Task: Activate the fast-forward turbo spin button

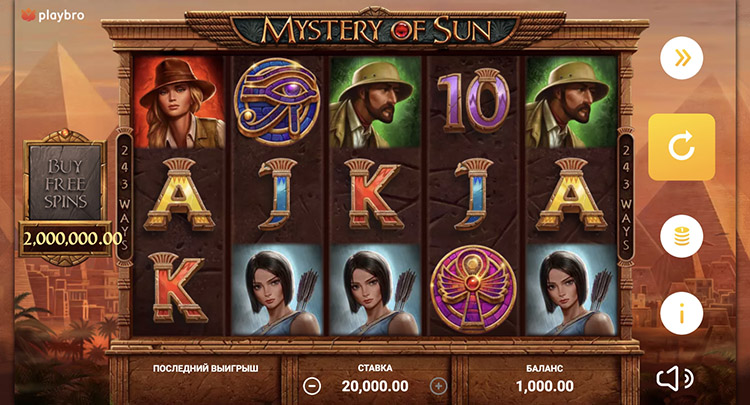Action: 681,58
